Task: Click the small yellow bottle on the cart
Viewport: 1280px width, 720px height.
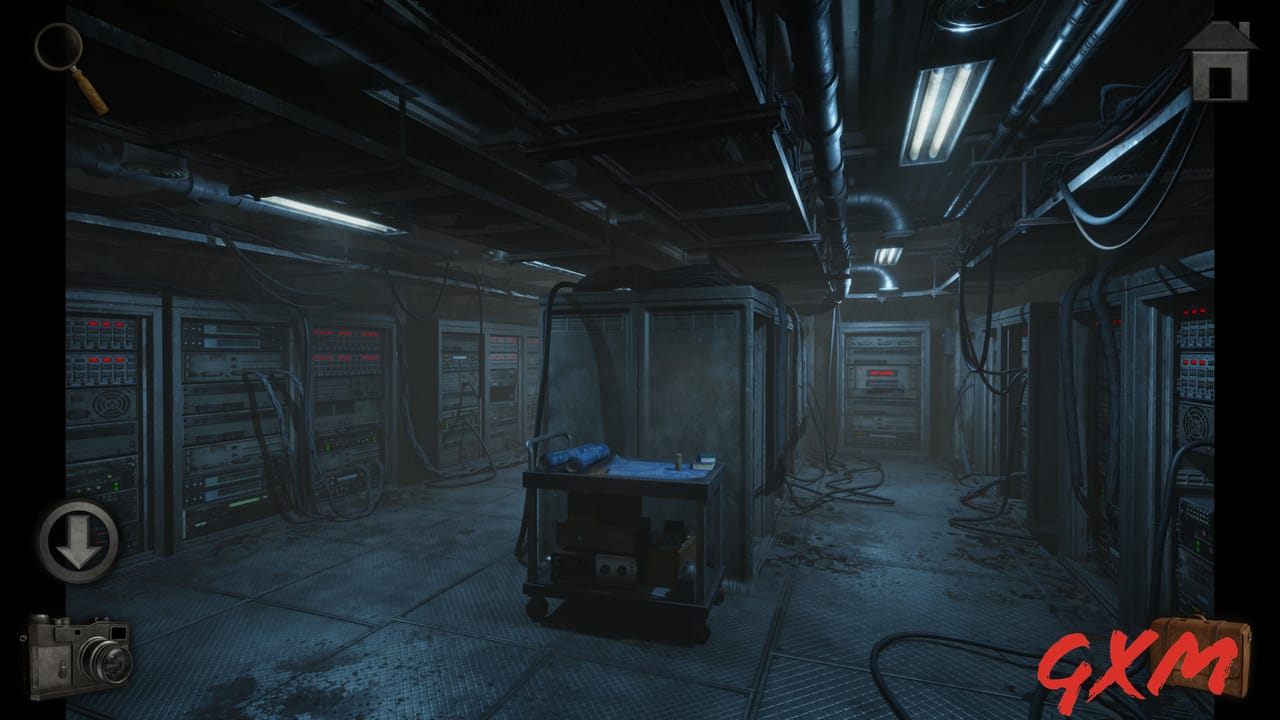Action: [x=676, y=462]
